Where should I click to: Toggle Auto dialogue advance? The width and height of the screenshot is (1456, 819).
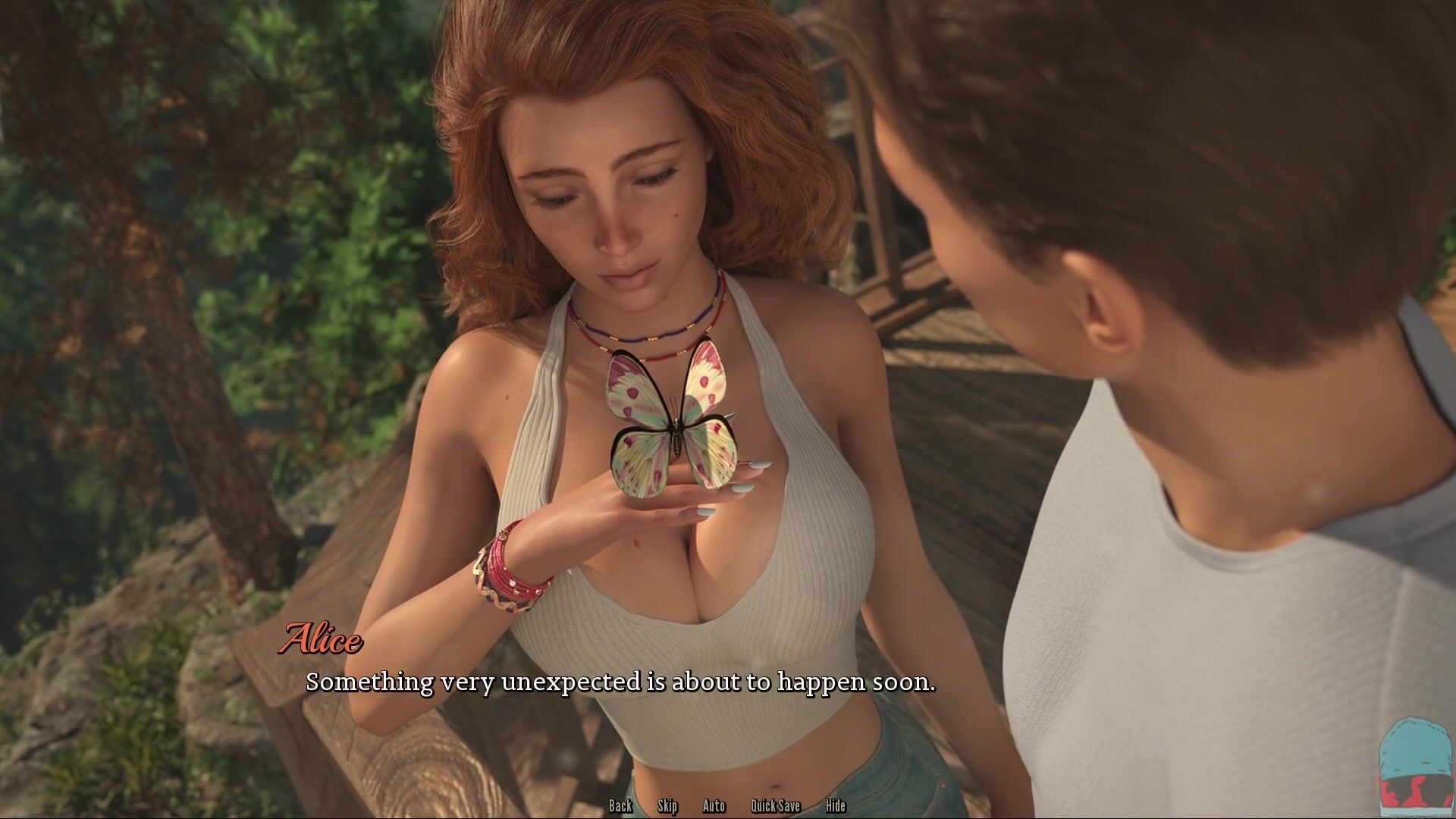coord(714,806)
